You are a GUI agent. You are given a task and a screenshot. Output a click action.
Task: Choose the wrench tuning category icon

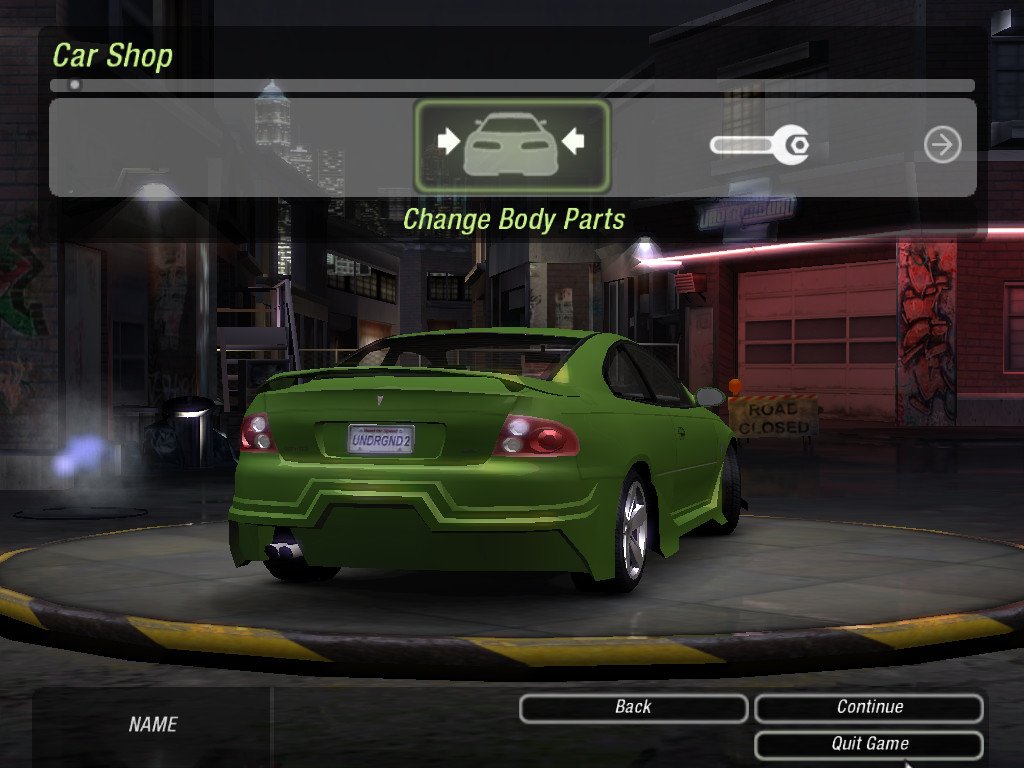[x=760, y=146]
